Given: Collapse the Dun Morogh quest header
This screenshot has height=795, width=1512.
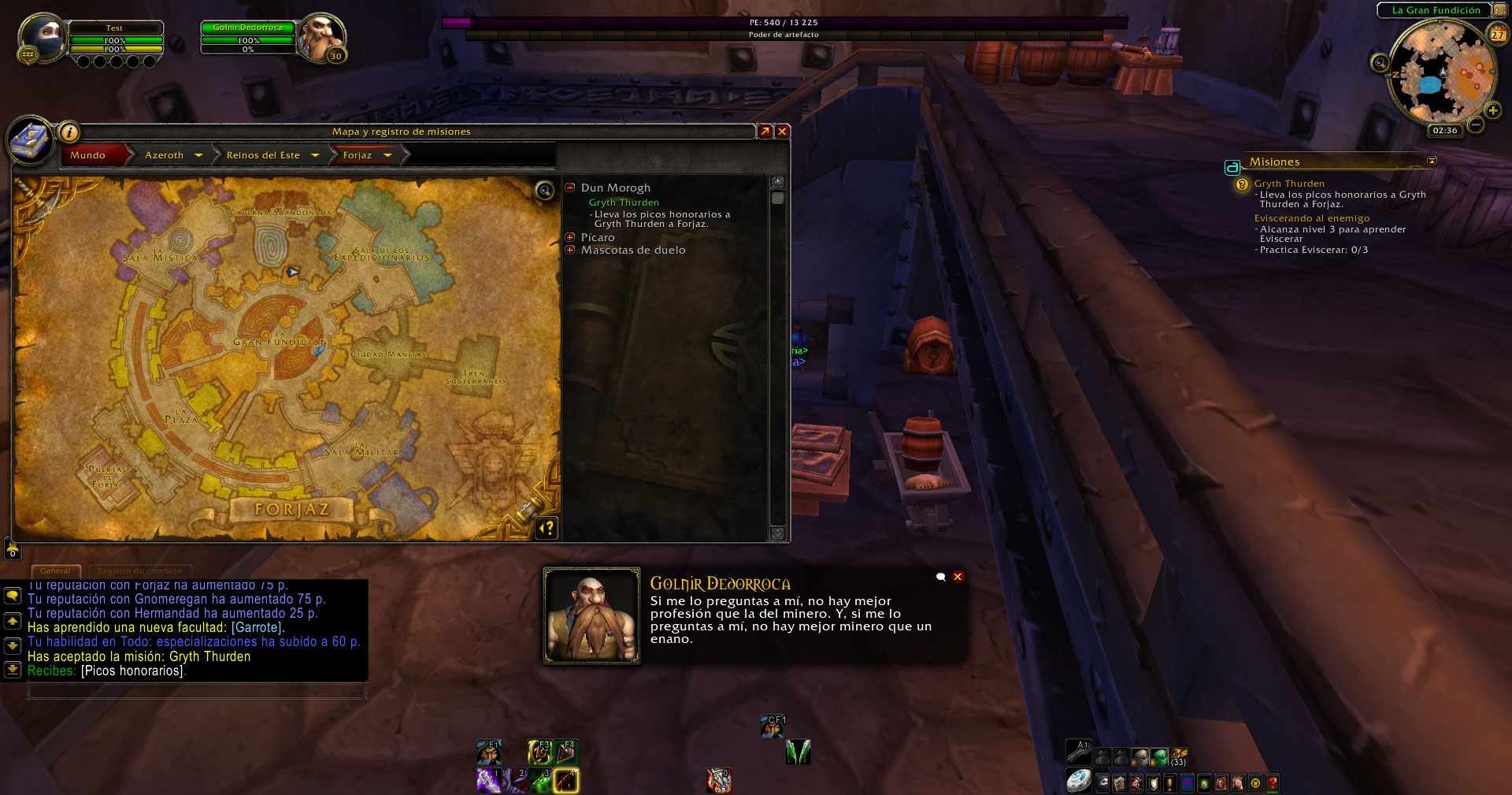Looking at the screenshot, I should 570,188.
